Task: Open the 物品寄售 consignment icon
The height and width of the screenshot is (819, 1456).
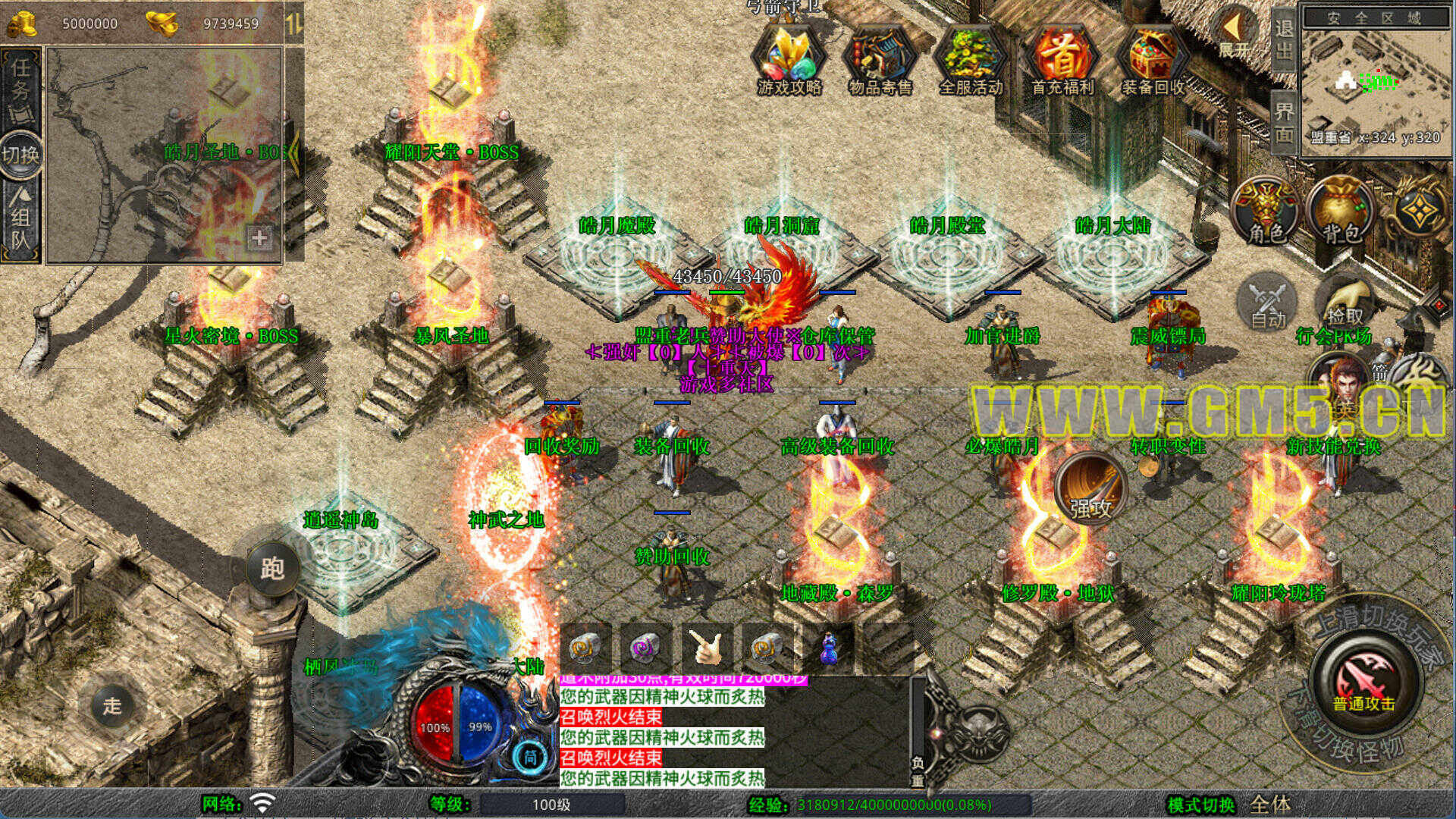Action: [x=880, y=59]
